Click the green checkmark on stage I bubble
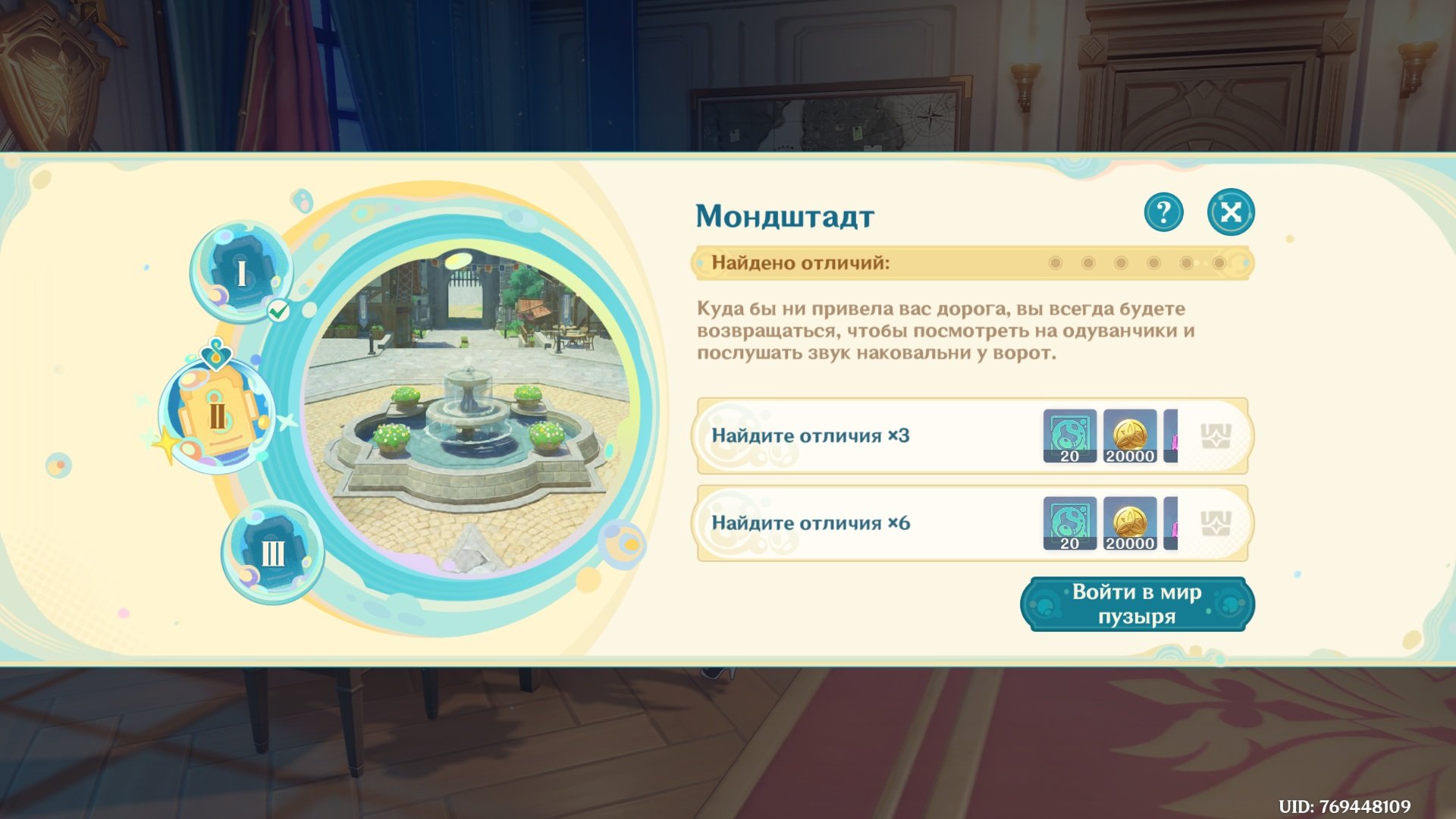 pos(278,310)
